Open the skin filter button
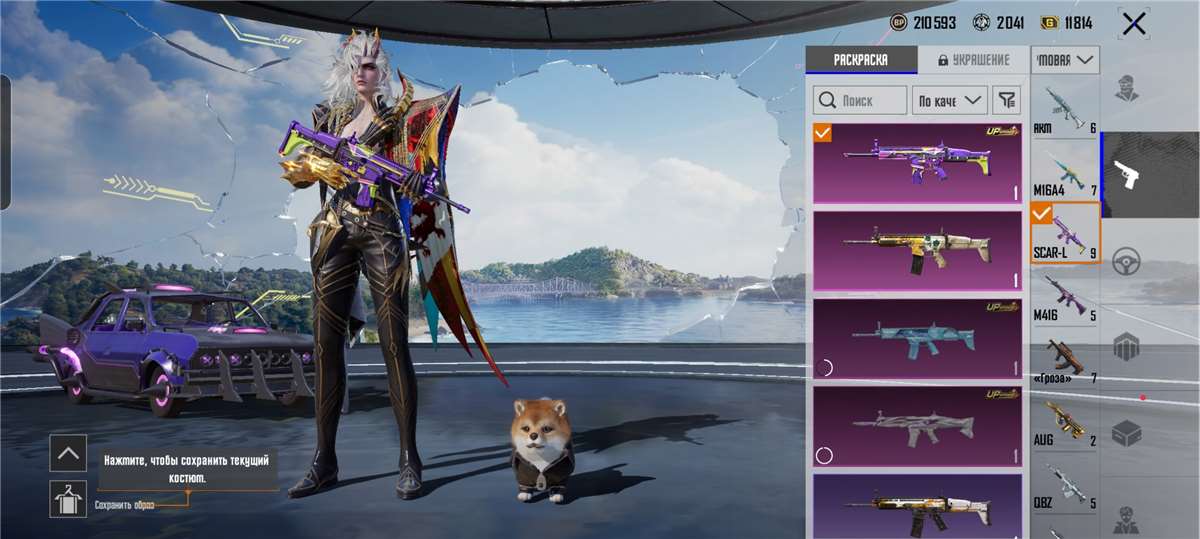Screen dimensions: 1200x539 (x=1008, y=100)
